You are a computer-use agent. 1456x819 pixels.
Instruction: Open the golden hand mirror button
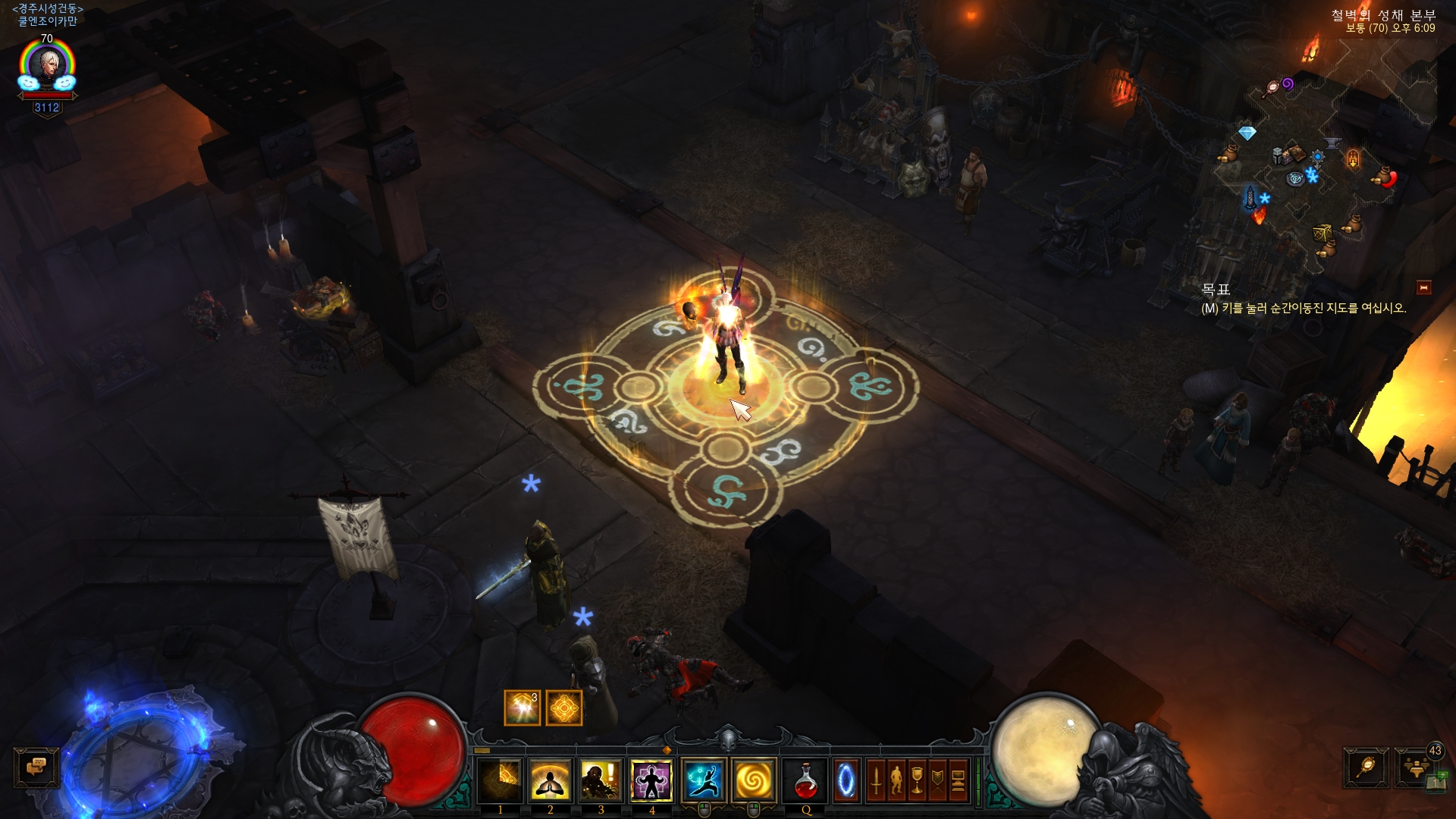[1366, 767]
